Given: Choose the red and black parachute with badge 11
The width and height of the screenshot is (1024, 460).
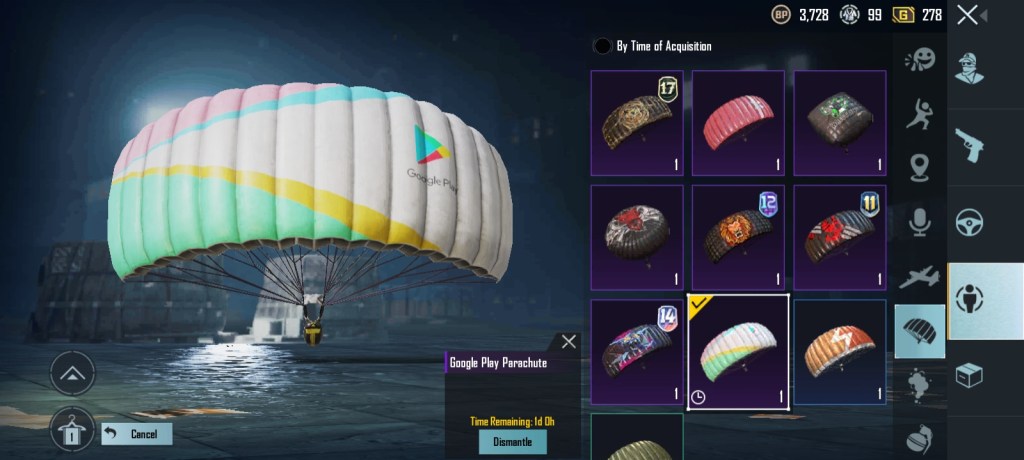Looking at the screenshot, I should pos(840,237).
